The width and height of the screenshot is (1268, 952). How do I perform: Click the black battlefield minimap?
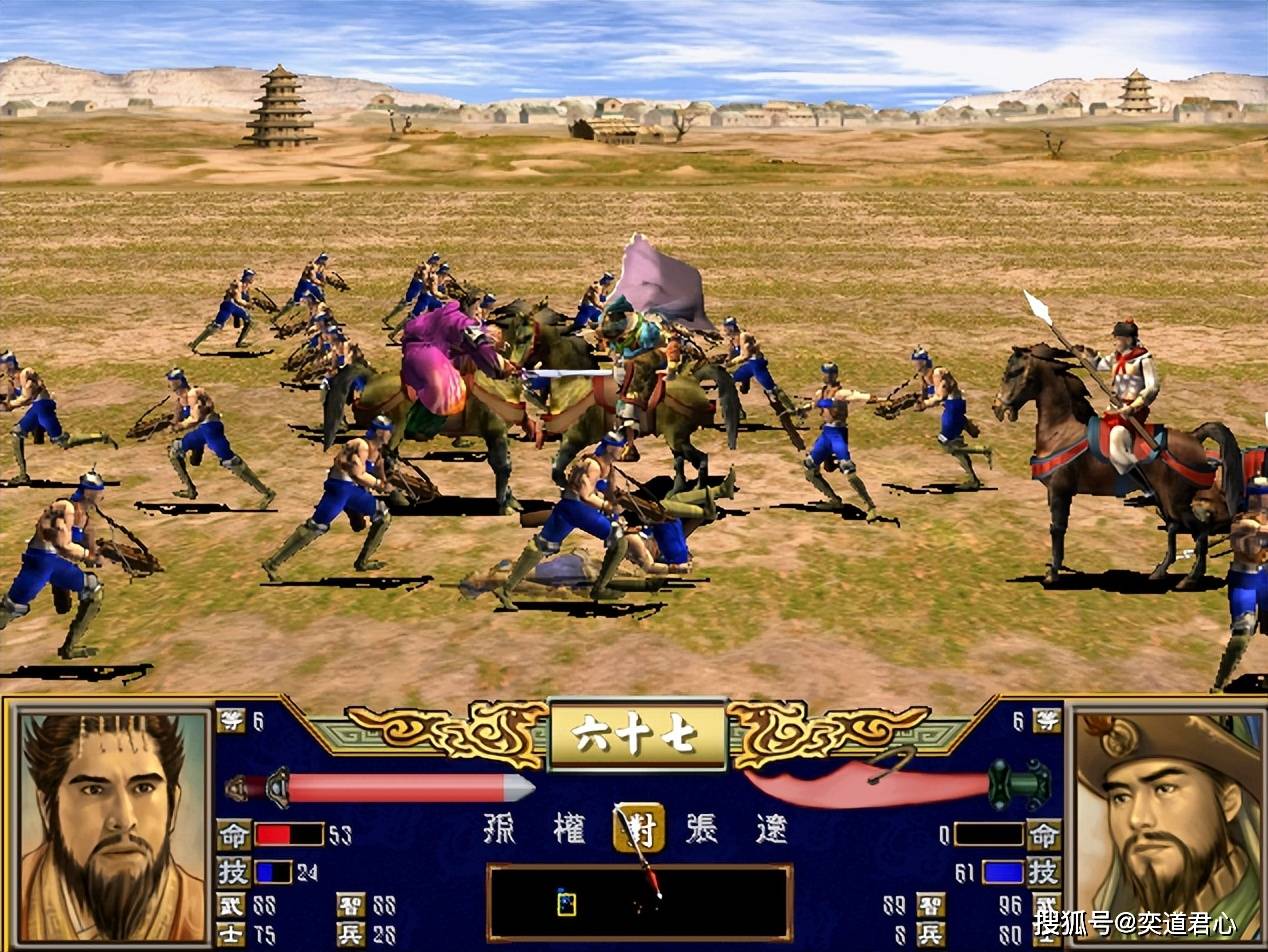[639, 902]
